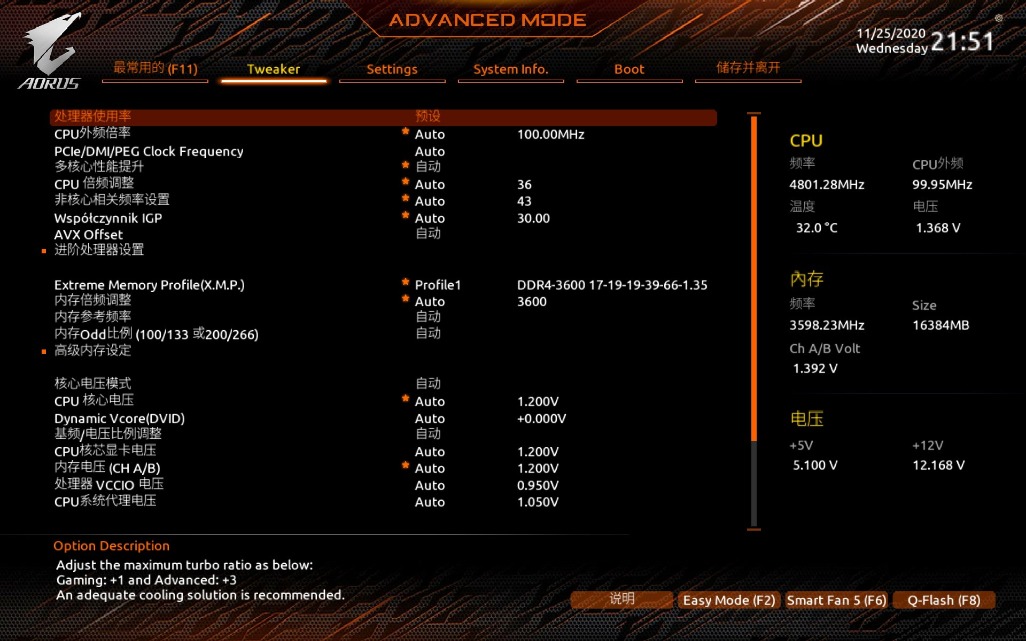Image resolution: width=1026 pixels, height=641 pixels.
Task: Open the 进阶处理器设置 advanced CPU submenu
Action: coord(99,250)
